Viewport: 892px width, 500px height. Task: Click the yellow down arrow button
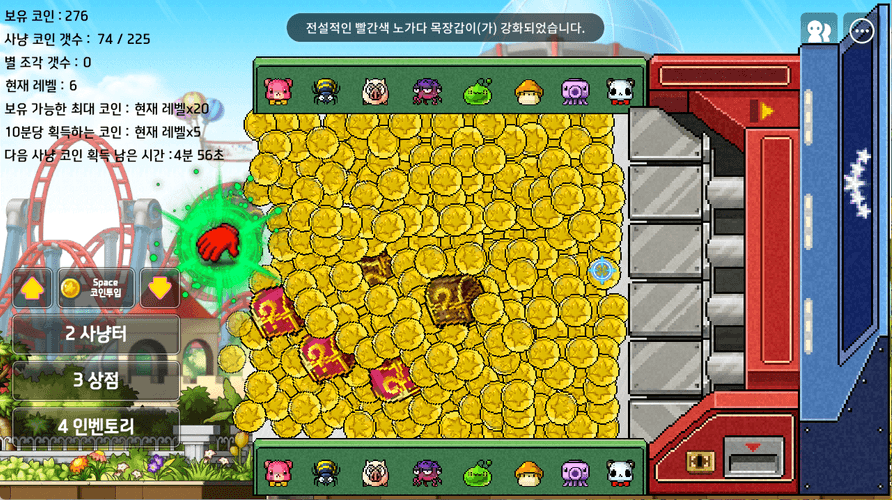click(x=160, y=288)
